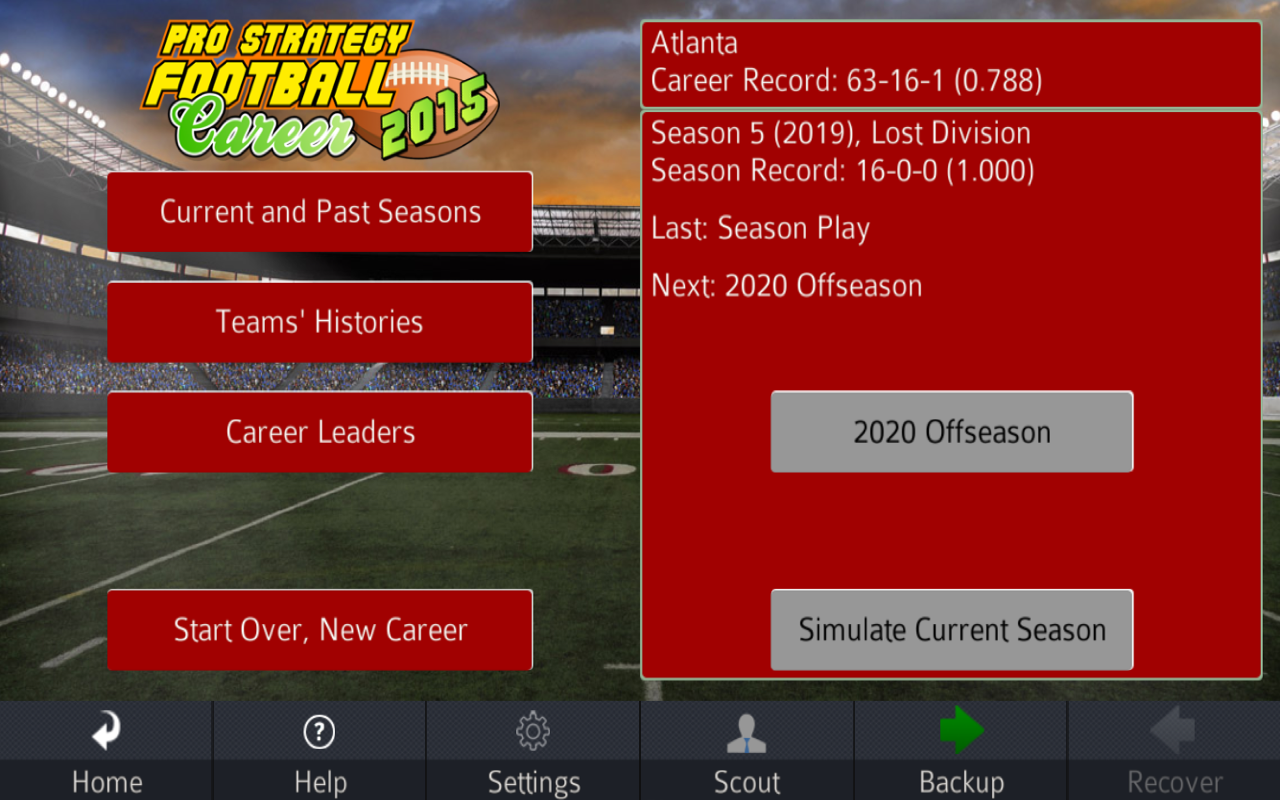Click the Scout label text
Viewport: 1280px width, 800px height.
[x=746, y=783]
